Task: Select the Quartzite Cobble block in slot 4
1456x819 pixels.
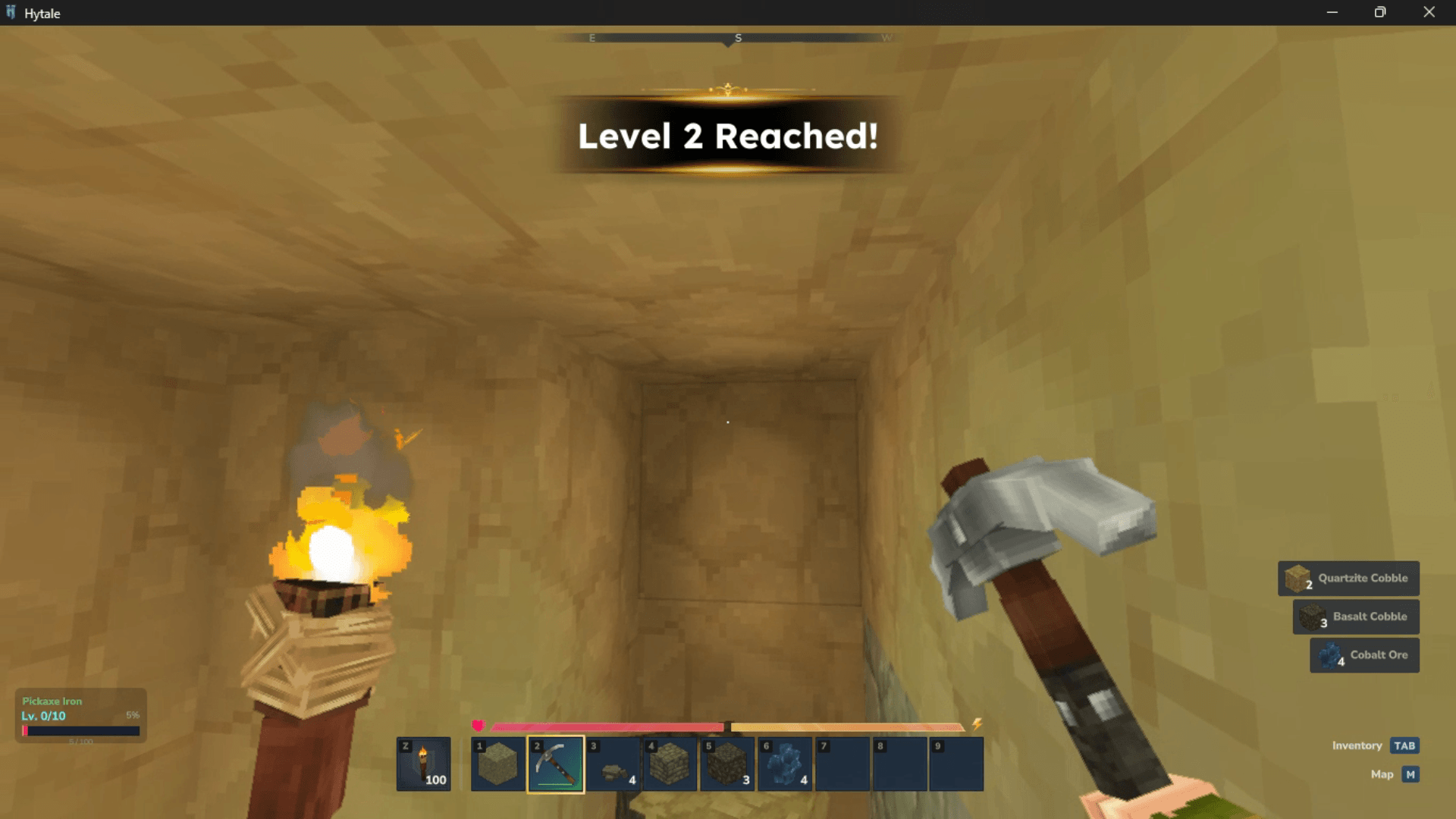Action: [670, 764]
